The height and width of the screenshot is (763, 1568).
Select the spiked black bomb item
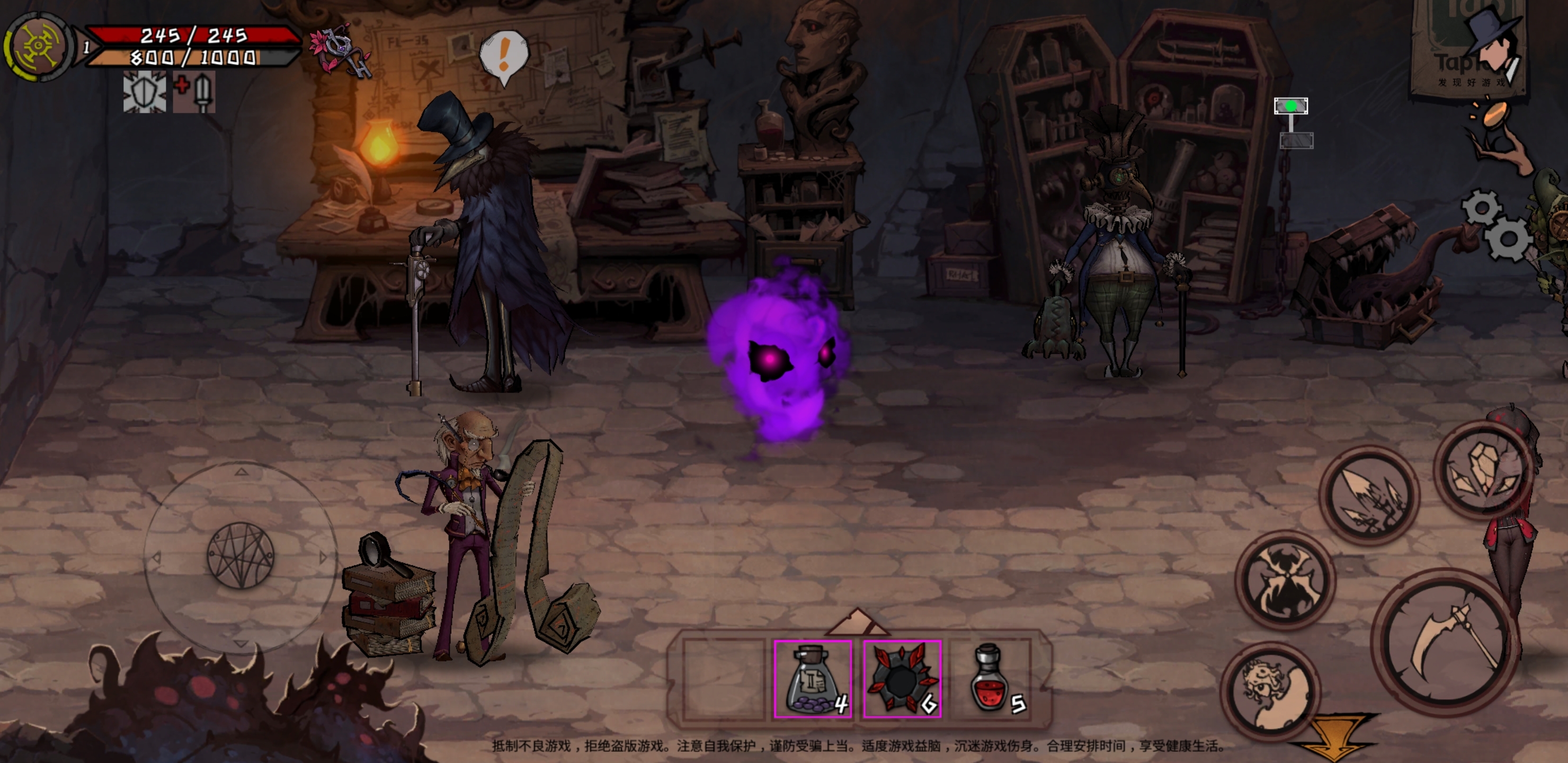coord(902,678)
